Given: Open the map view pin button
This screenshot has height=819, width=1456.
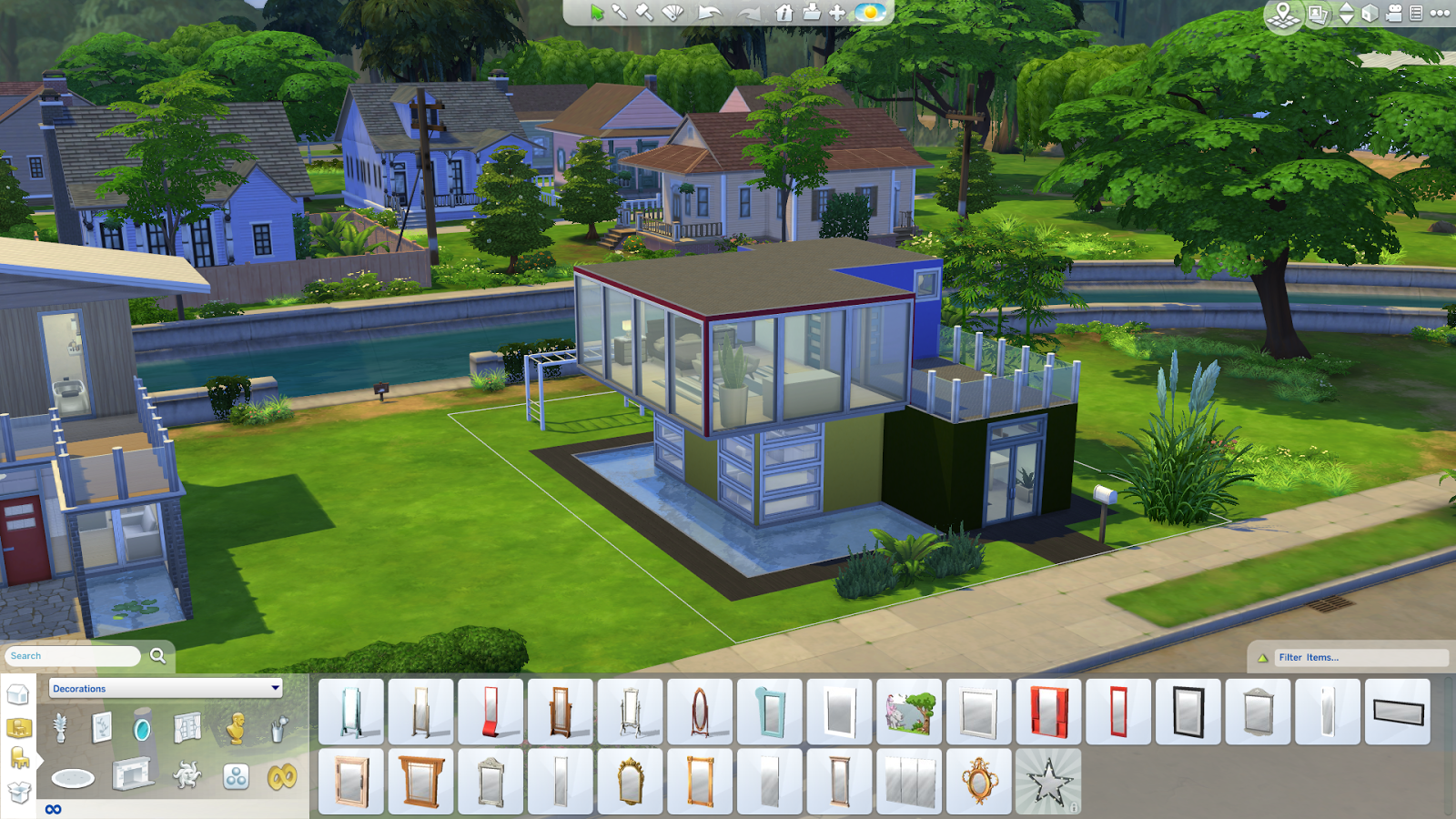Looking at the screenshot, I should tap(1283, 15).
